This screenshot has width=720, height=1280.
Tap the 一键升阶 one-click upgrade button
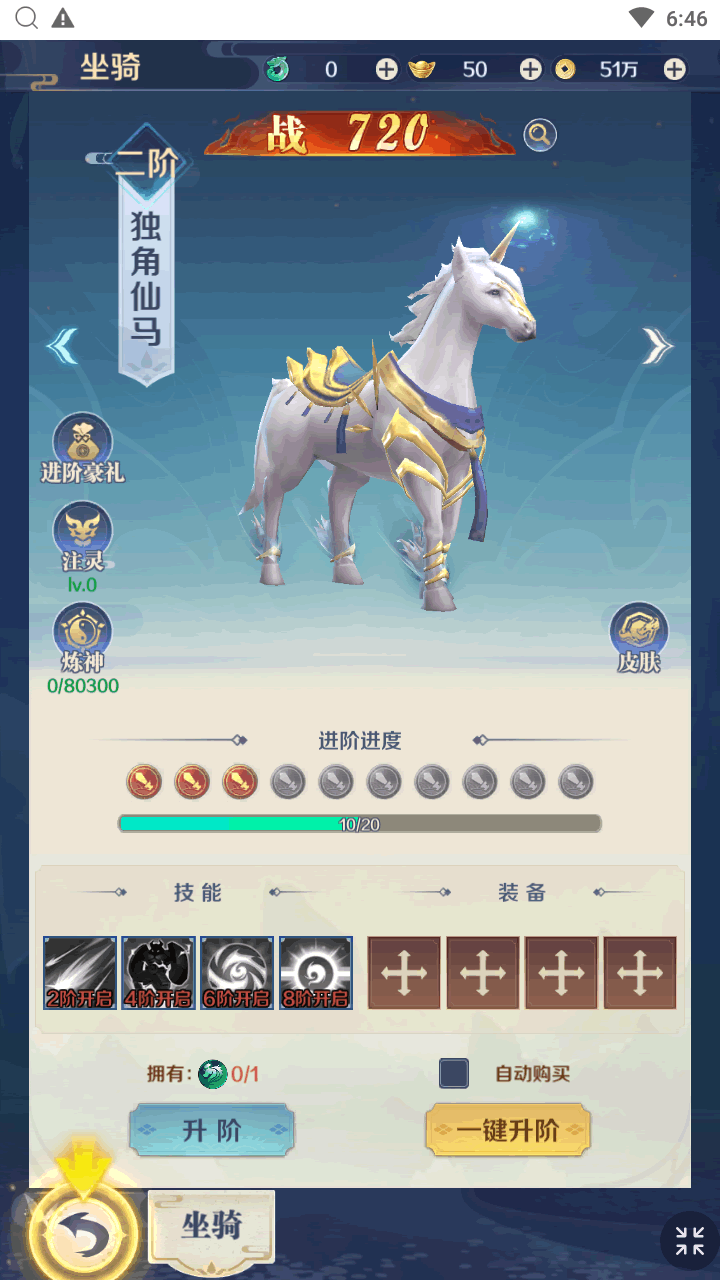(x=507, y=1130)
